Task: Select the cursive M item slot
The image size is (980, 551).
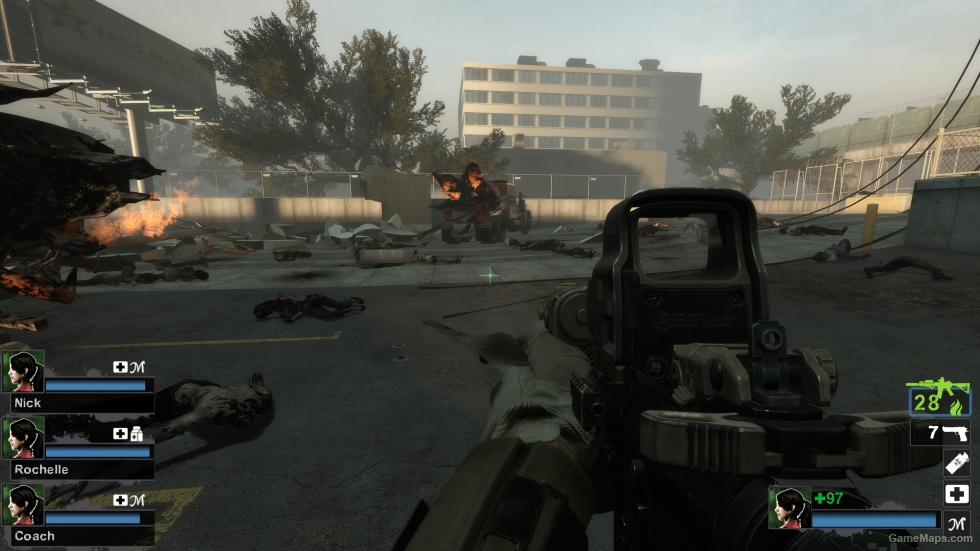Action: click(x=956, y=523)
